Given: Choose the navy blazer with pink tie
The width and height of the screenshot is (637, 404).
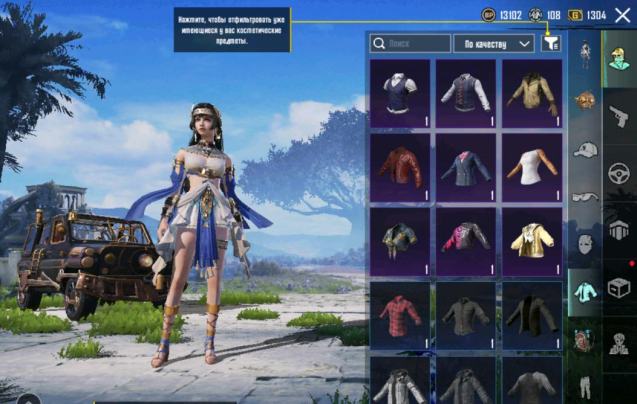Looking at the screenshot, I should point(466,167).
